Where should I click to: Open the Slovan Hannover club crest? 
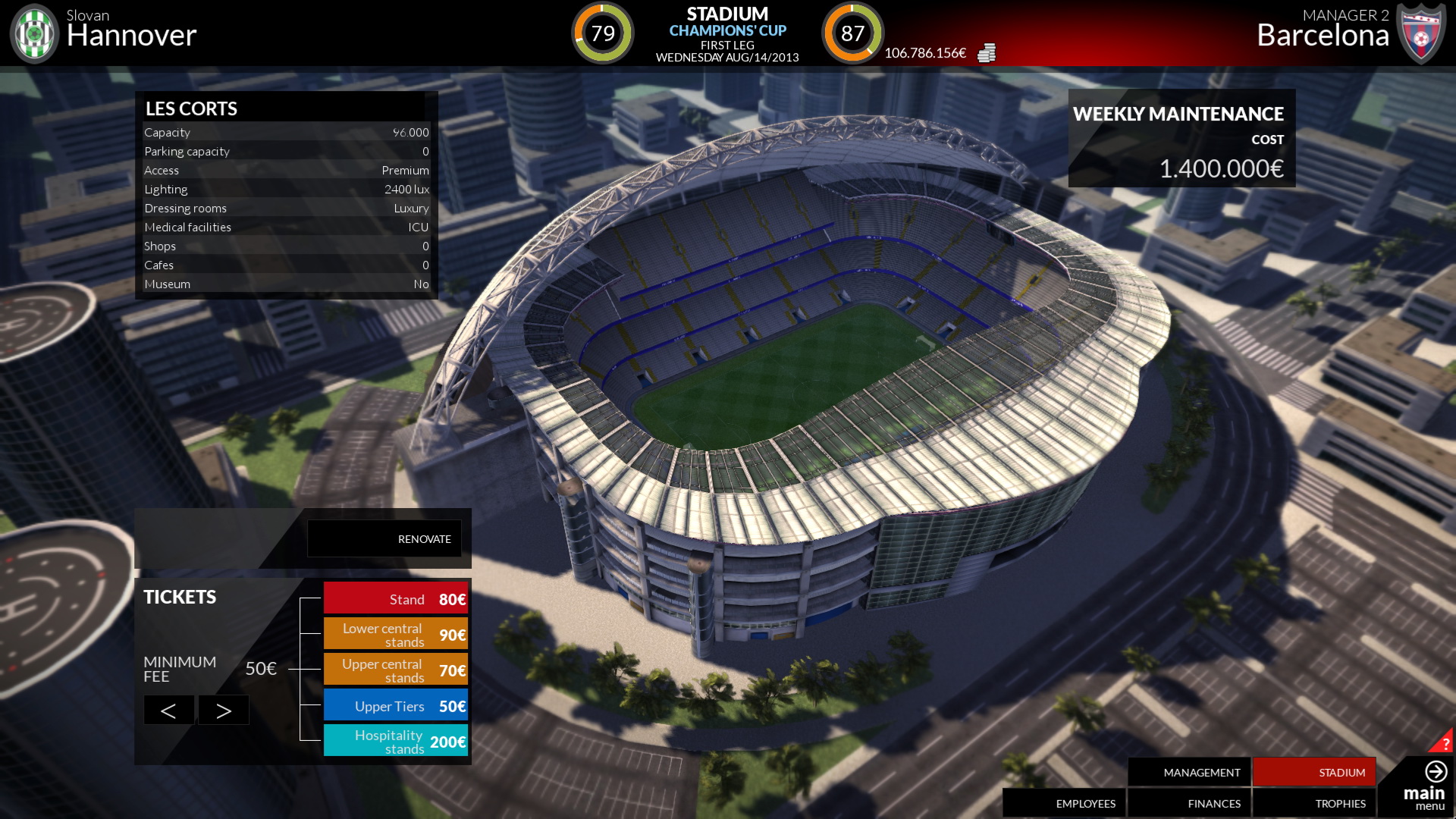pyautogui.click(x=33, y=33)
